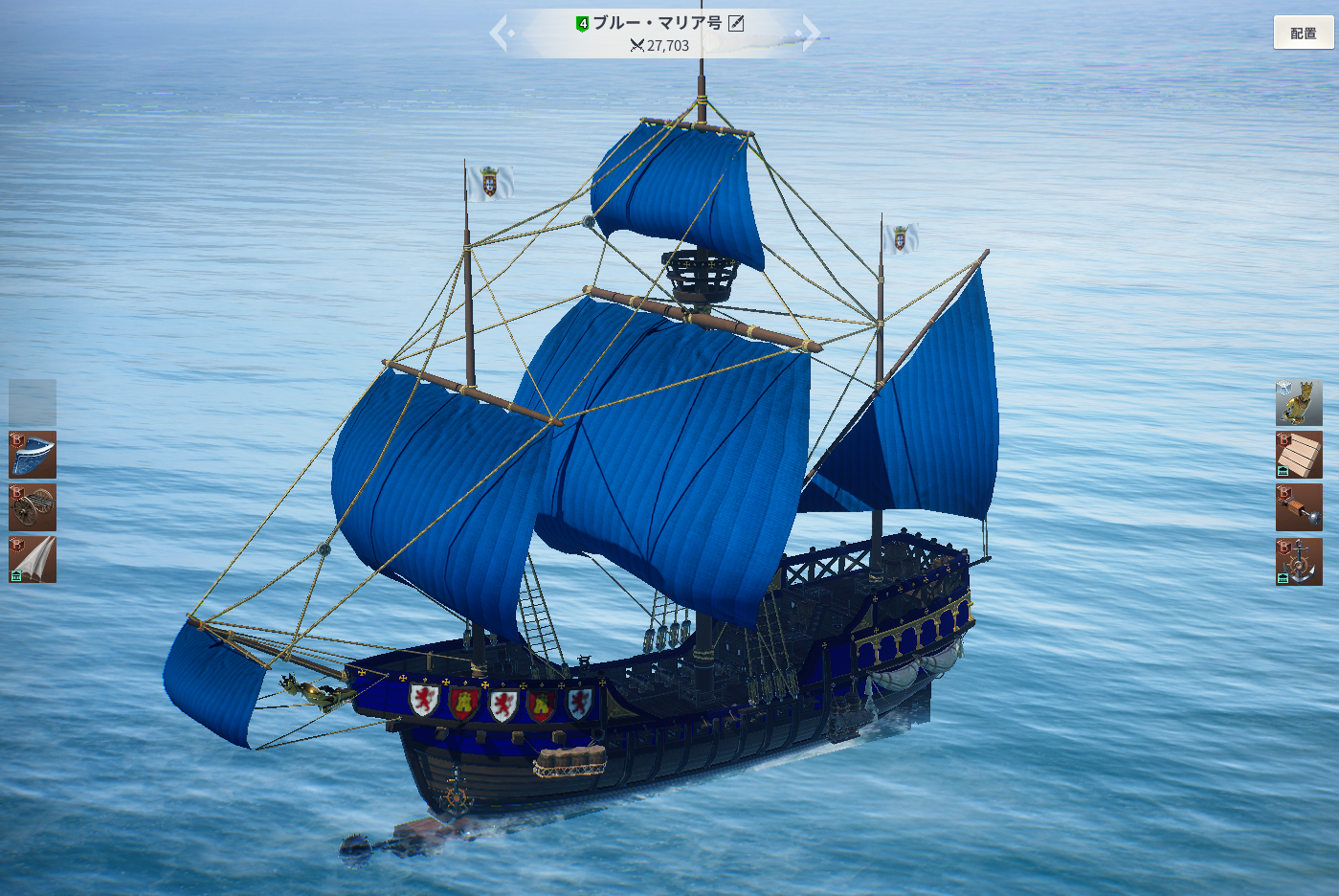Viewport: 1339px width, 896px height.
Task: Select the ram with iron ball slot
Action: tap(1299, 507)
